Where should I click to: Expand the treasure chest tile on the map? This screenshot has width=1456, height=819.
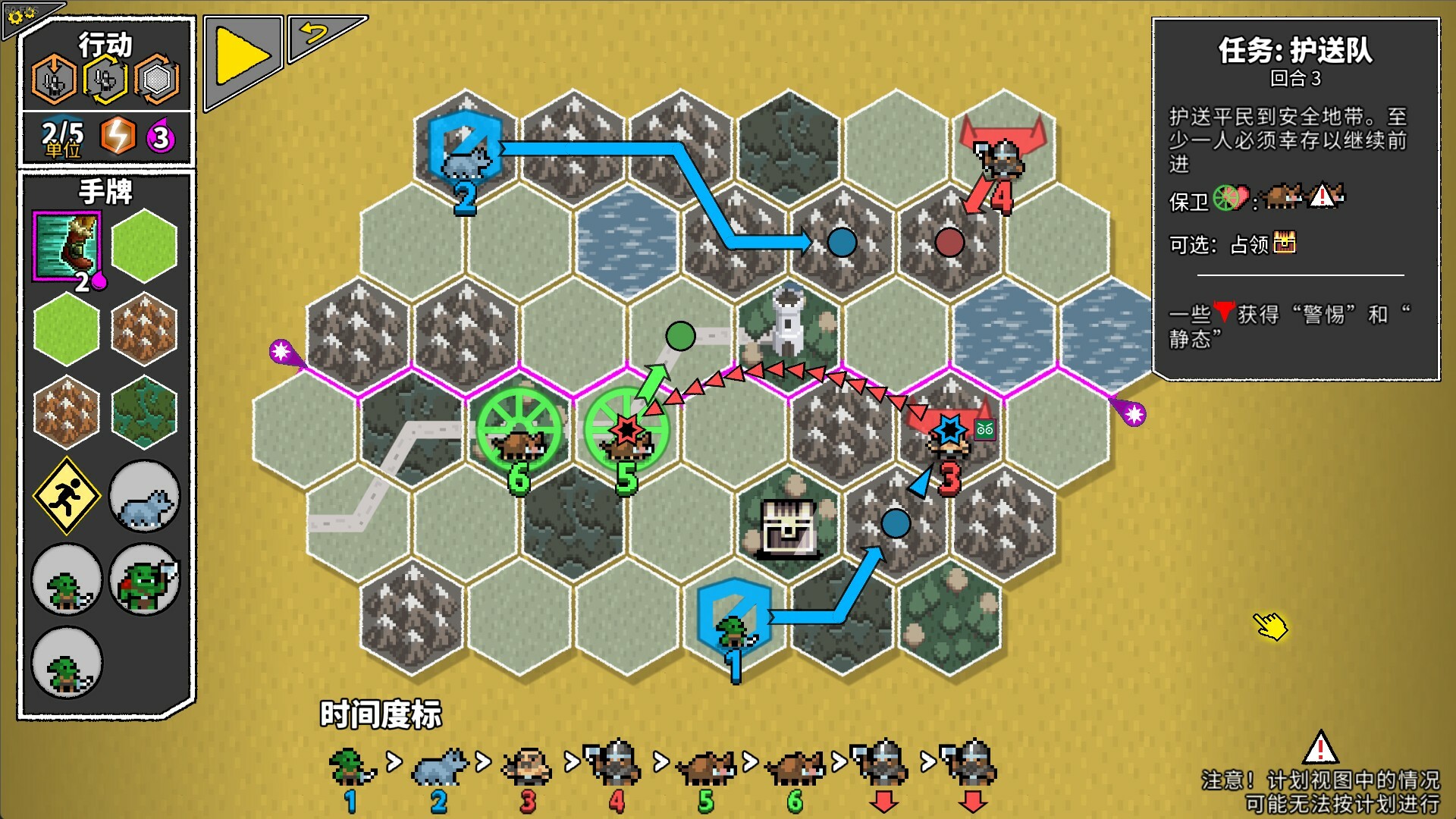click(x=786, y=526)
